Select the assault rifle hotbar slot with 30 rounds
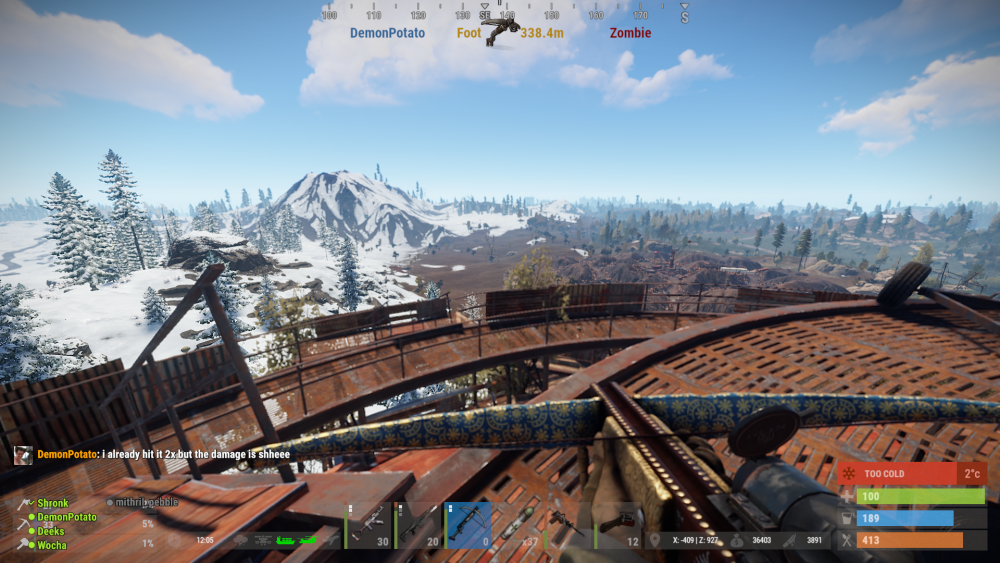 coord(368,526)
